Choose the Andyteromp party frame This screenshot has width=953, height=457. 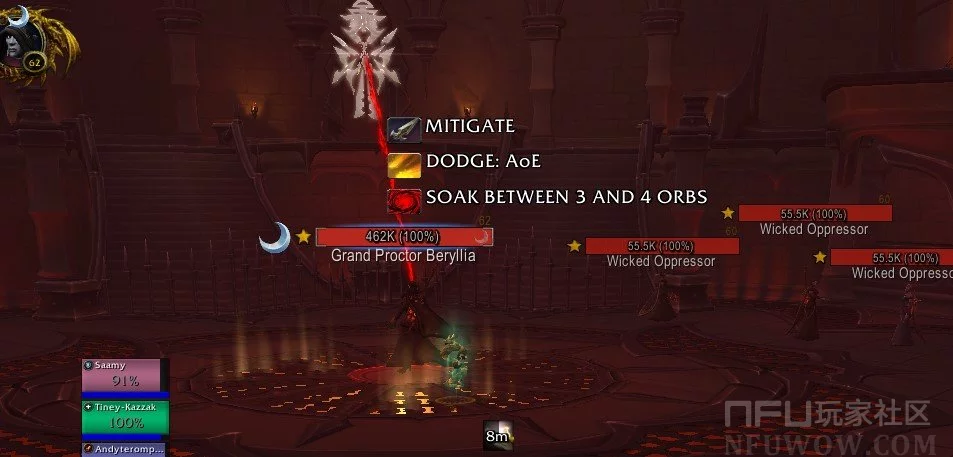[x=126, y=450]
